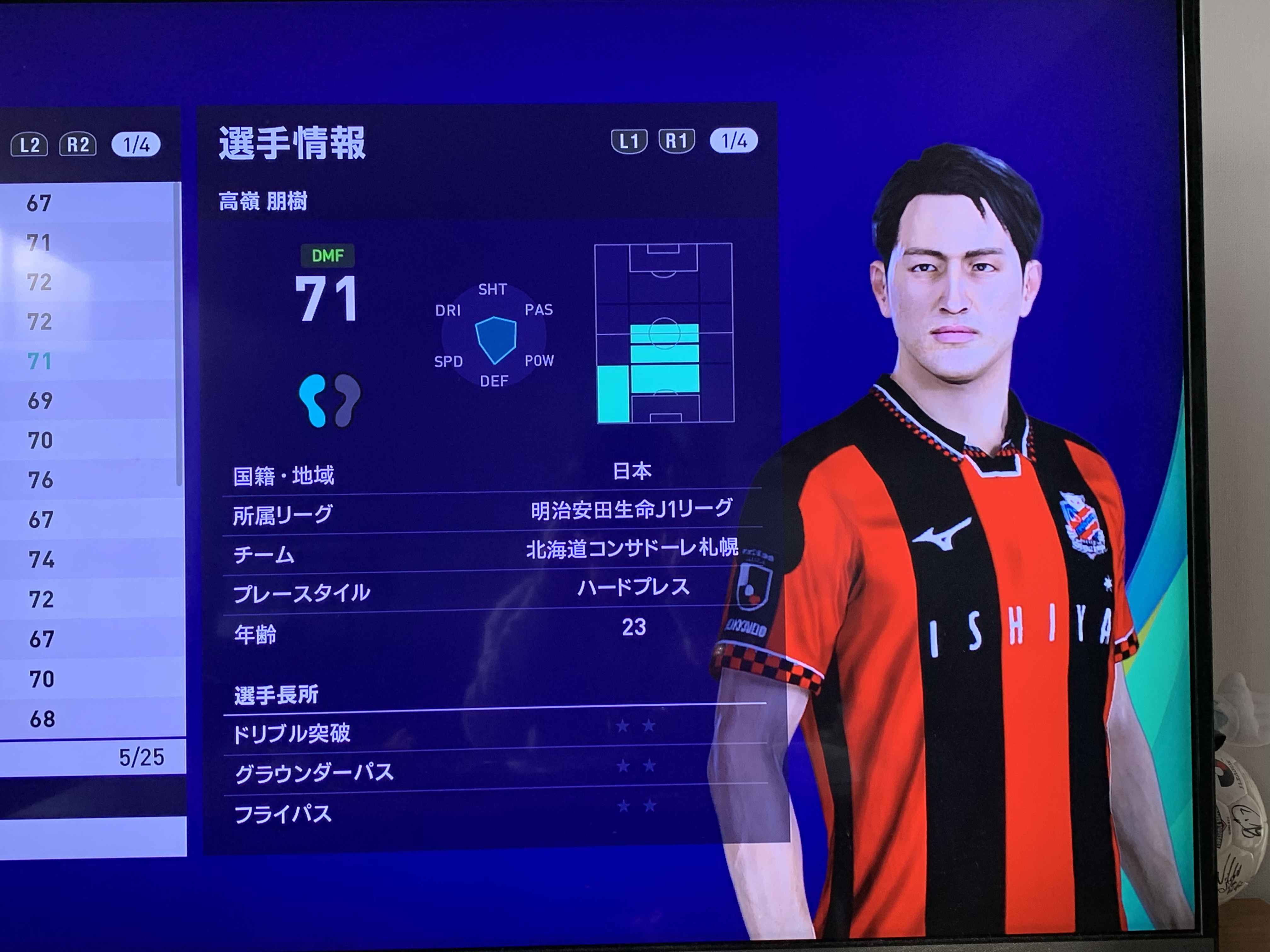Select the チーム row showing 北海道コンサドーレ札幌
This screenshot has height=952, width=1270.
click(x=493, y=552)
